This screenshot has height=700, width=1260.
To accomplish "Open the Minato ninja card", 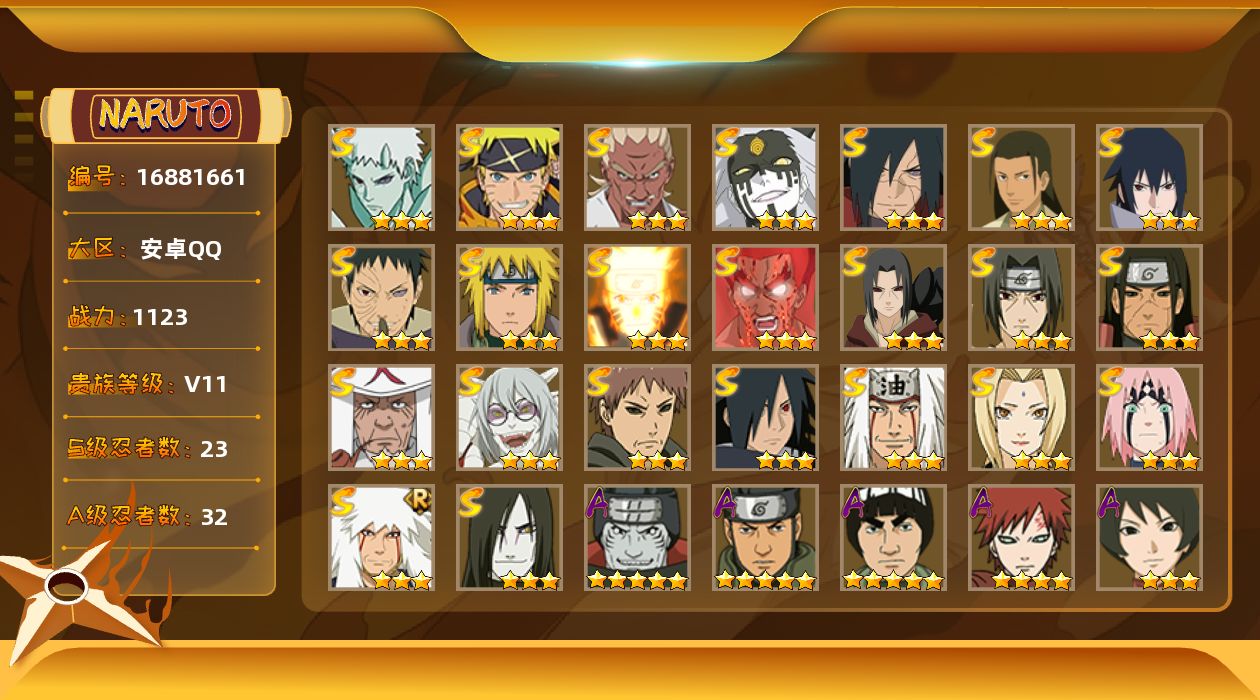I will tap(510, 297).
